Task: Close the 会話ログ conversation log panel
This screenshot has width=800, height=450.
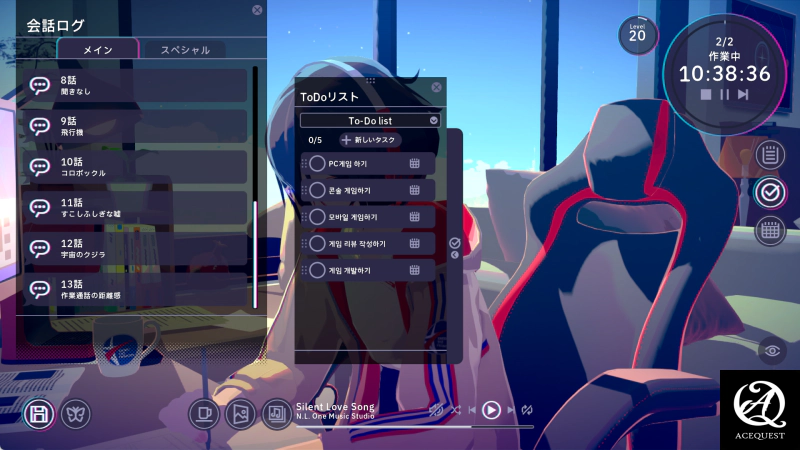Action: click(257, 10)
